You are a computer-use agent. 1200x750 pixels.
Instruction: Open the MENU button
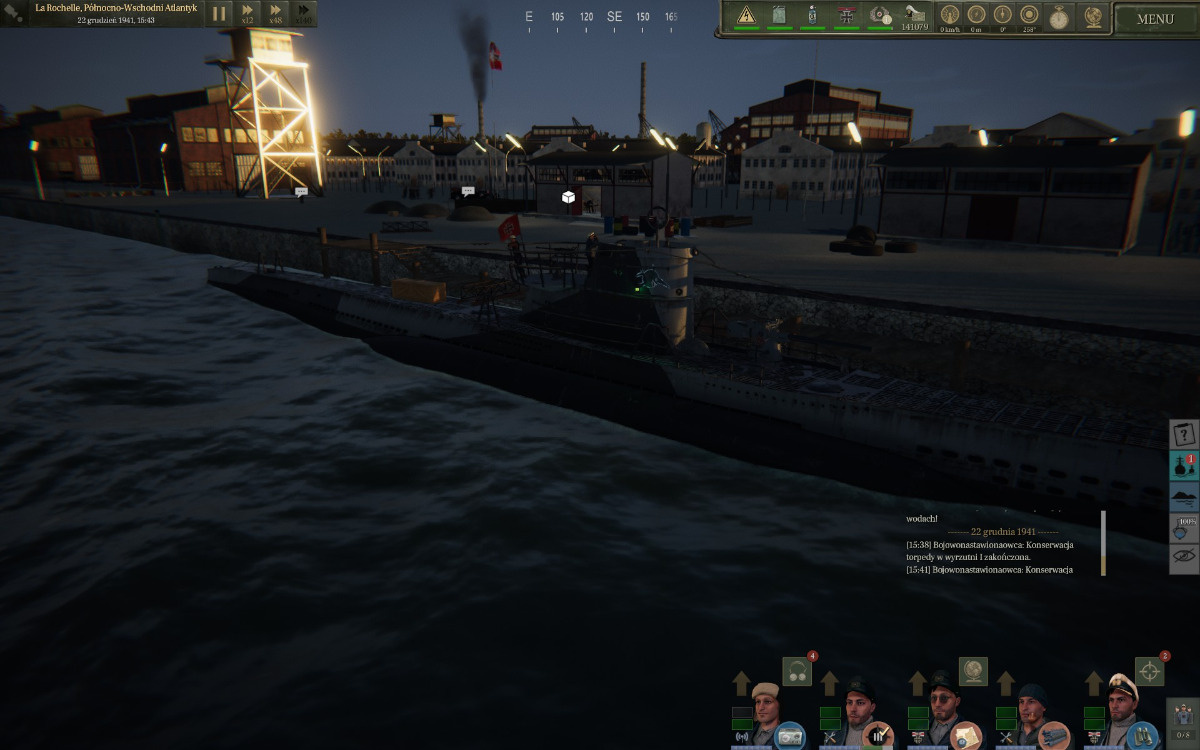[x=1155, y=18]
